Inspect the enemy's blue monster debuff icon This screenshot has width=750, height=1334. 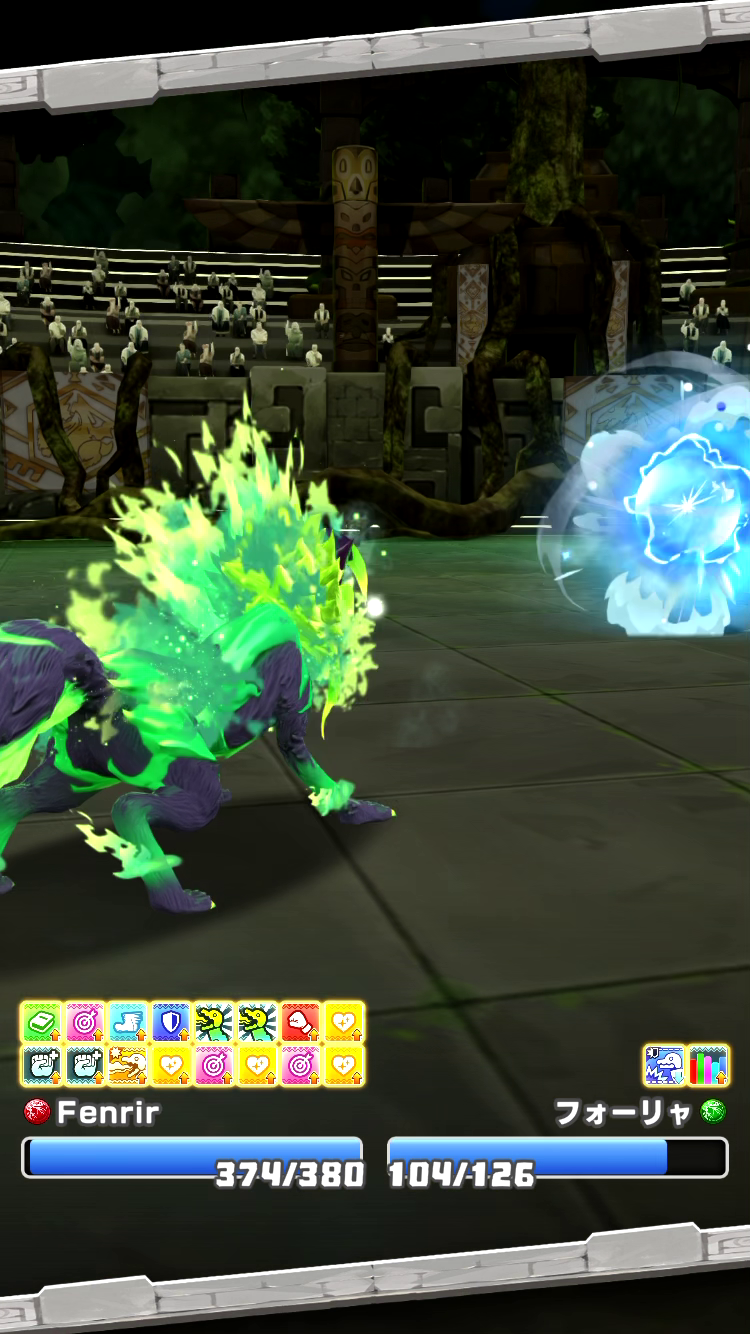click(664, 1065)
